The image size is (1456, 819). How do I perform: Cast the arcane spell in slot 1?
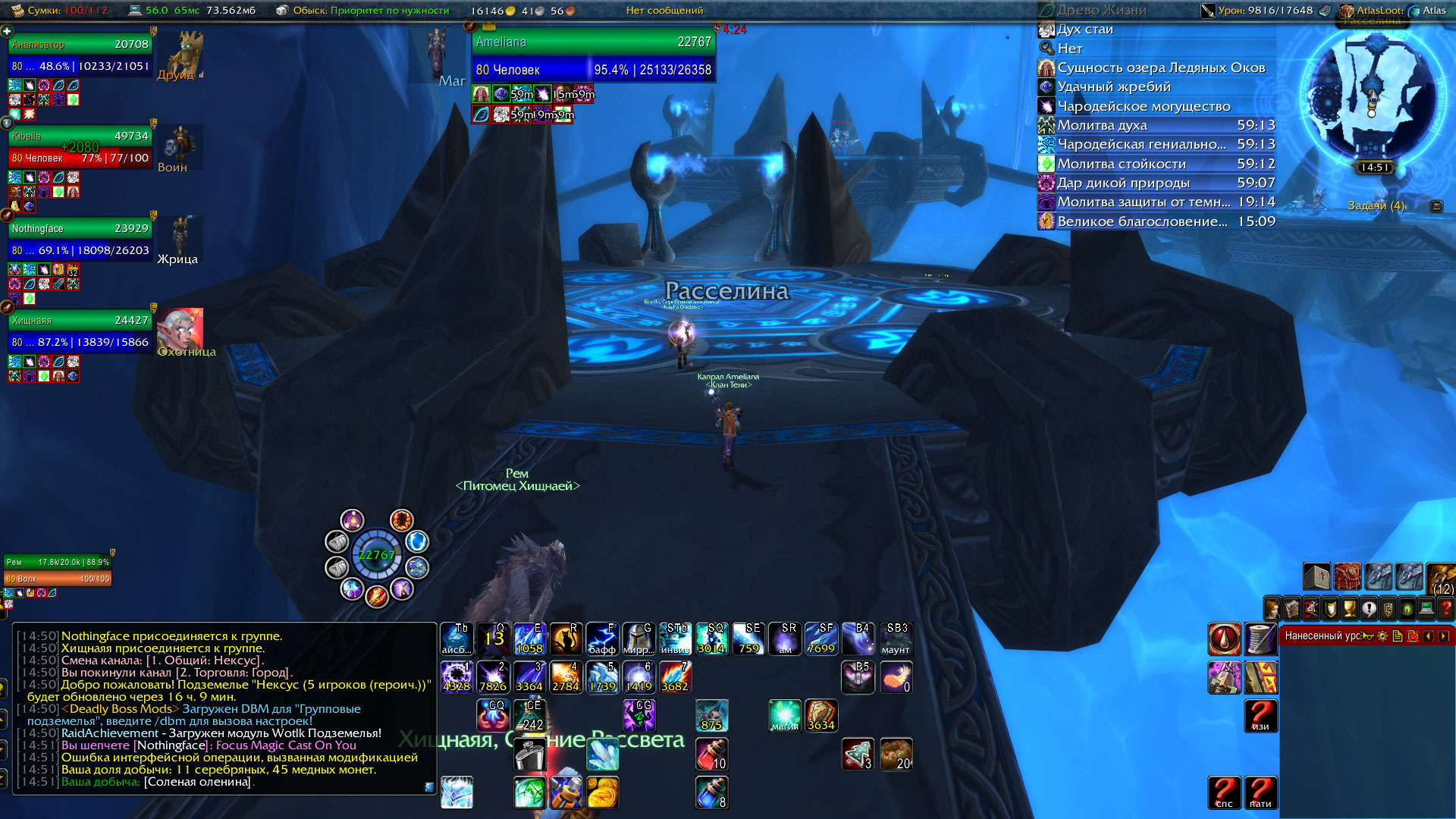(x=457, y=676)
